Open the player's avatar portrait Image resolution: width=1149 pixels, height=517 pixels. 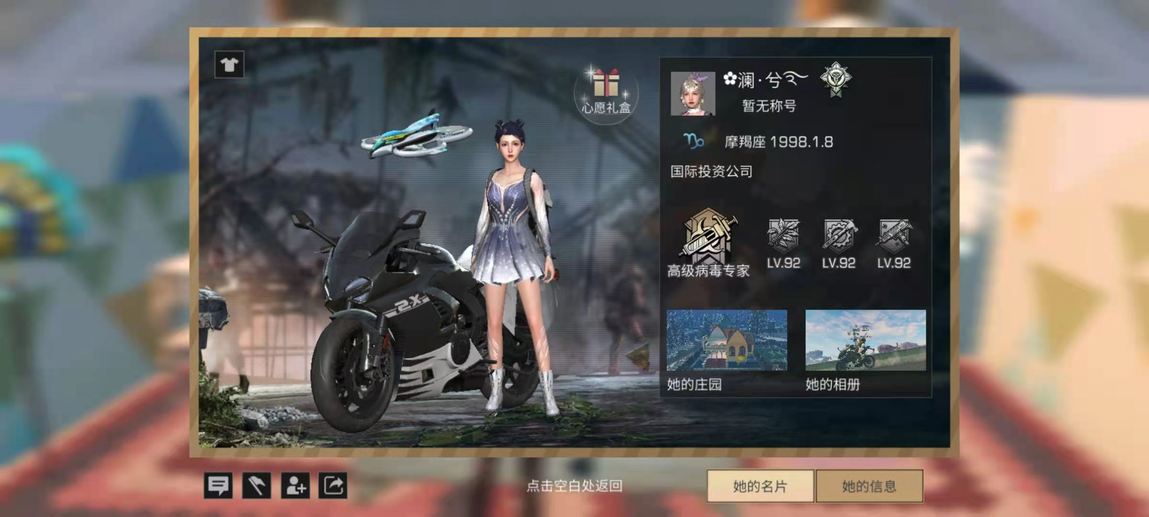692,93
